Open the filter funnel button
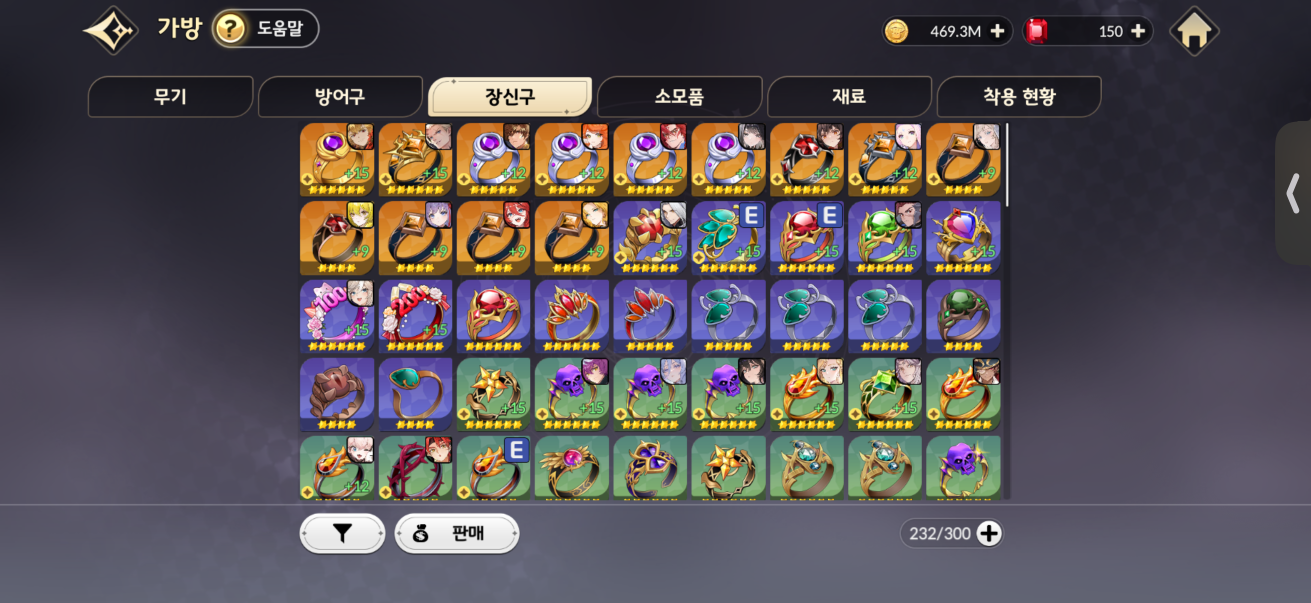 point(342,534)
